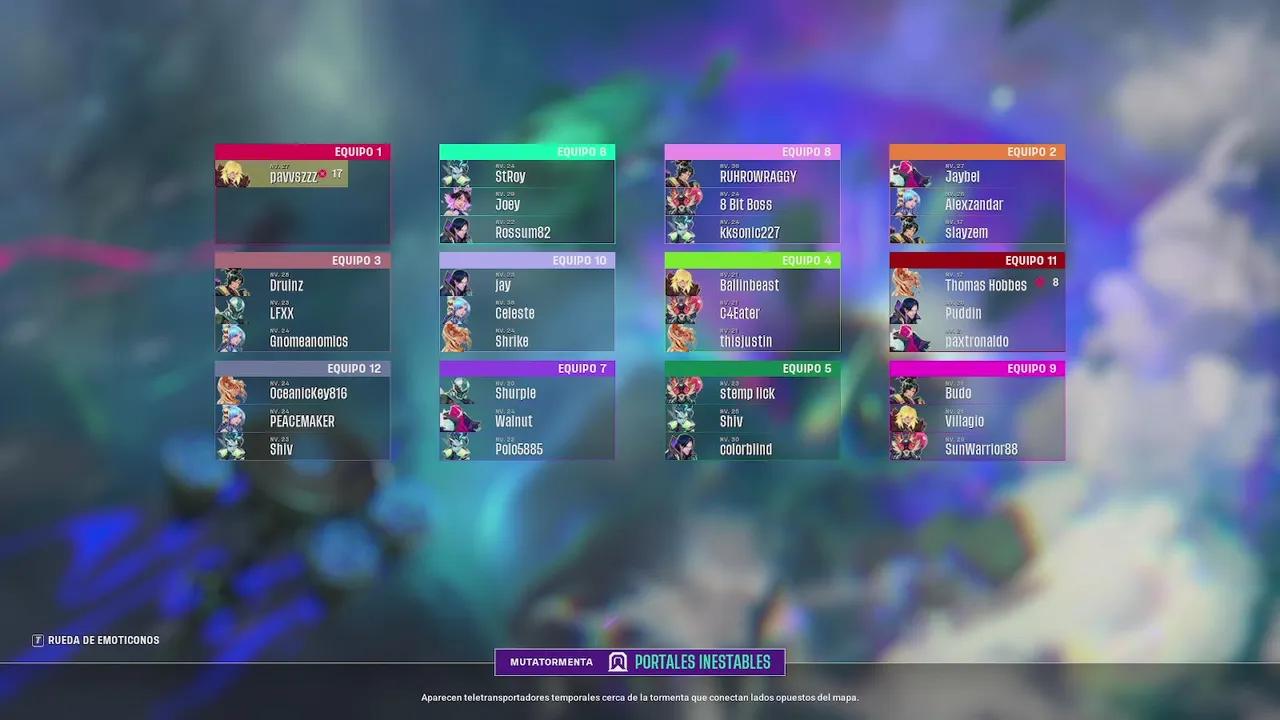Click on Alexzandar's roster row
Screen dimensions: 1280x720
[977, 204]
